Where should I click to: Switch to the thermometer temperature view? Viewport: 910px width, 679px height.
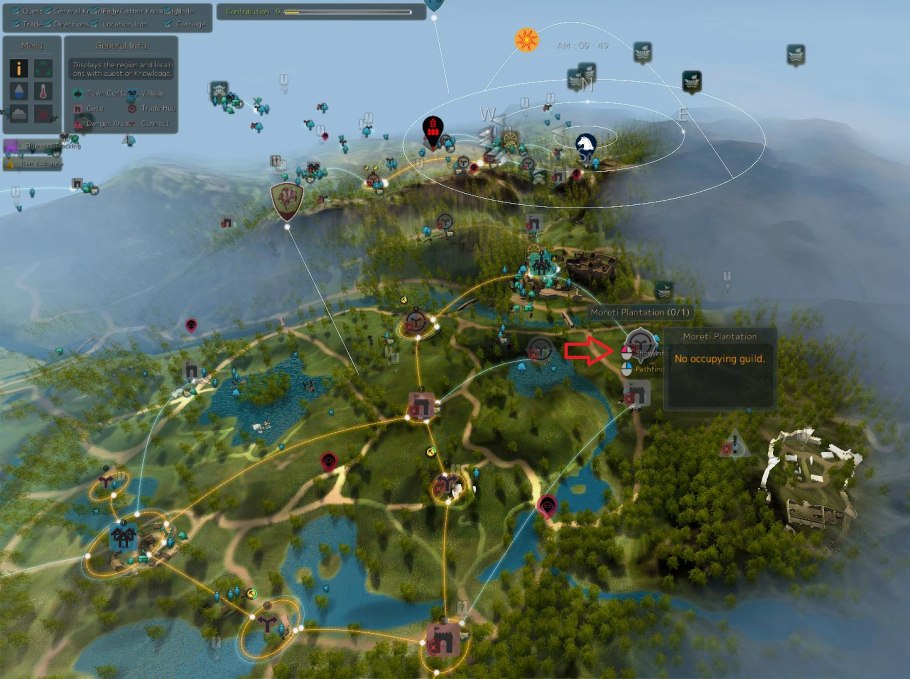pos(44,91)
